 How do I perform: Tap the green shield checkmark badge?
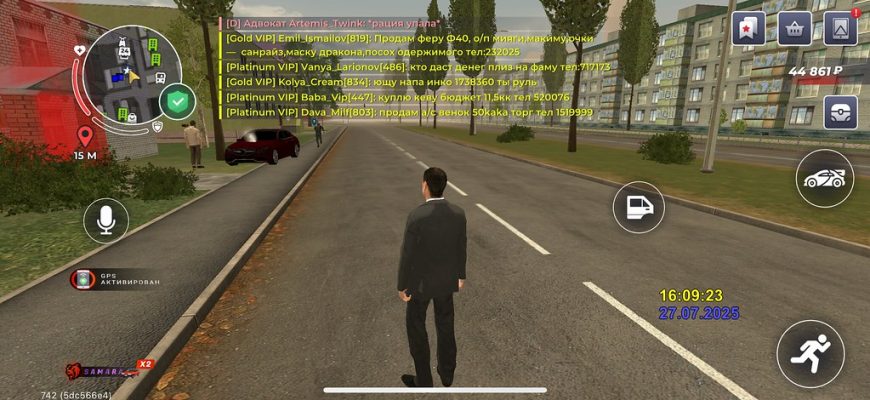tap(179, 100)
